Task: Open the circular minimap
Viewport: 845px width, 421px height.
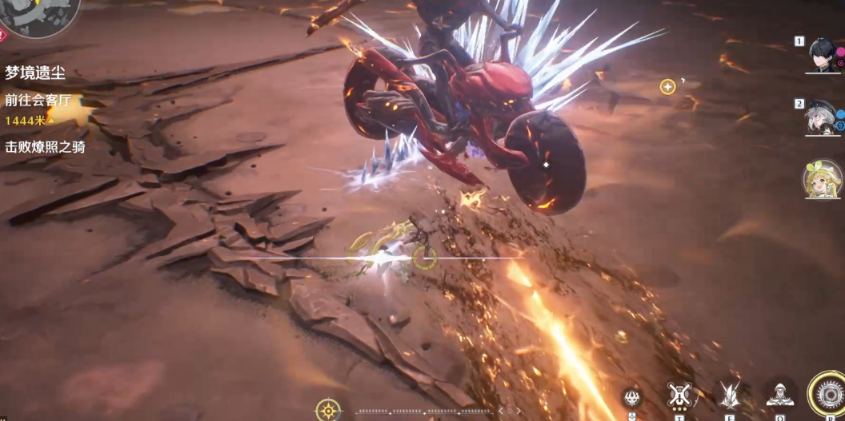Action: pos(40,14)
